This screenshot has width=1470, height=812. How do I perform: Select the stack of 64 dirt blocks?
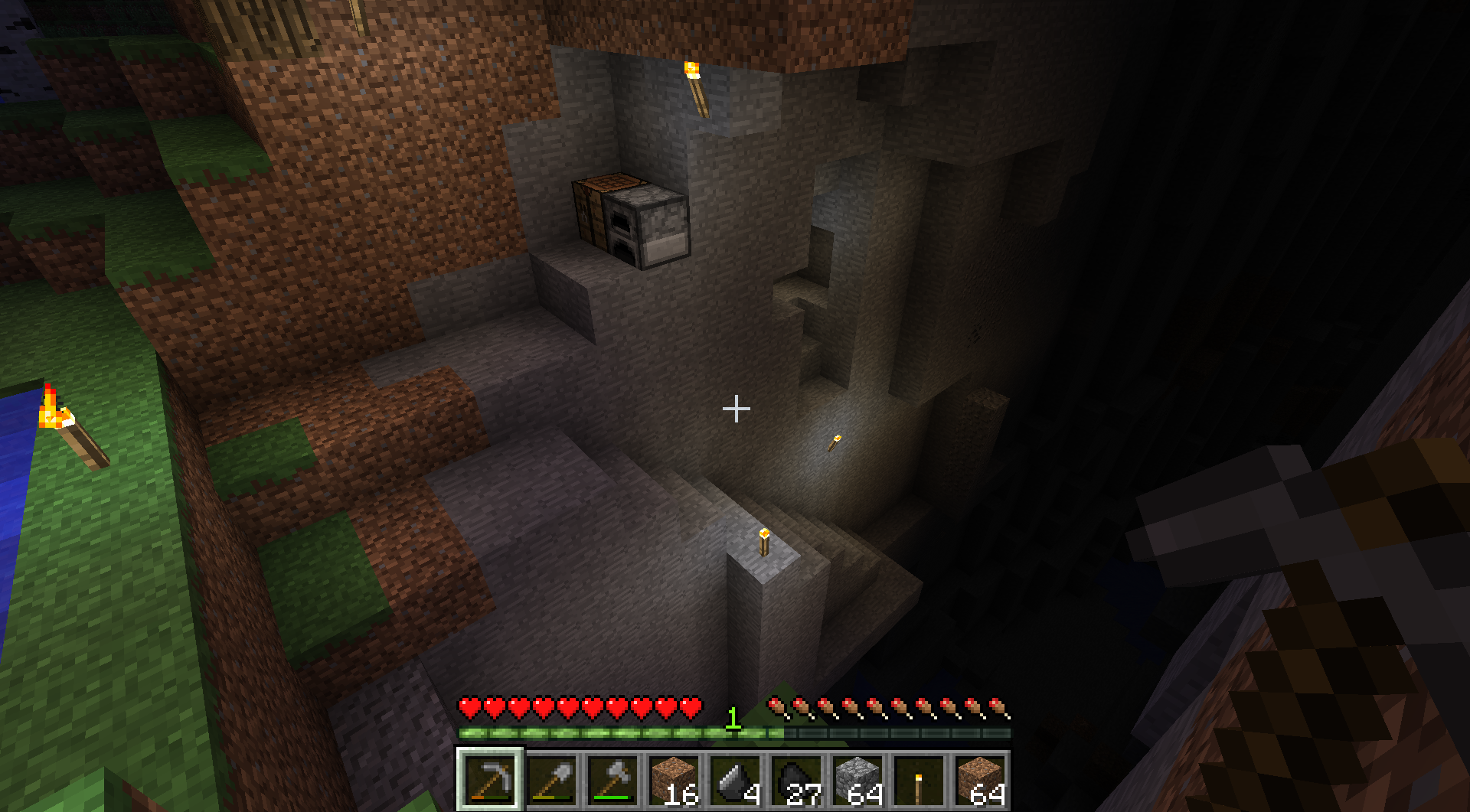[x=980, y=780]
